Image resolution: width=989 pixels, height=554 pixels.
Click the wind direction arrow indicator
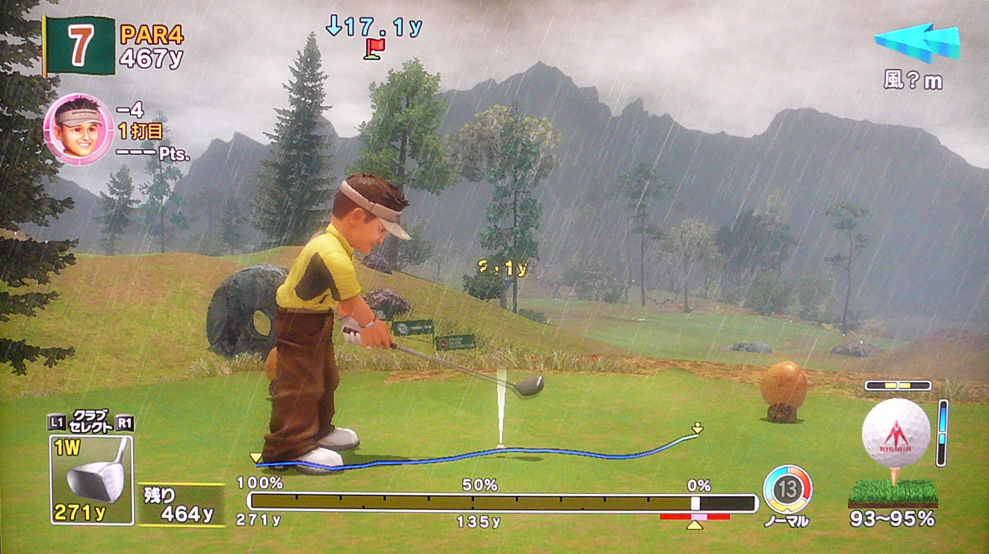click(x=918, y=44)
